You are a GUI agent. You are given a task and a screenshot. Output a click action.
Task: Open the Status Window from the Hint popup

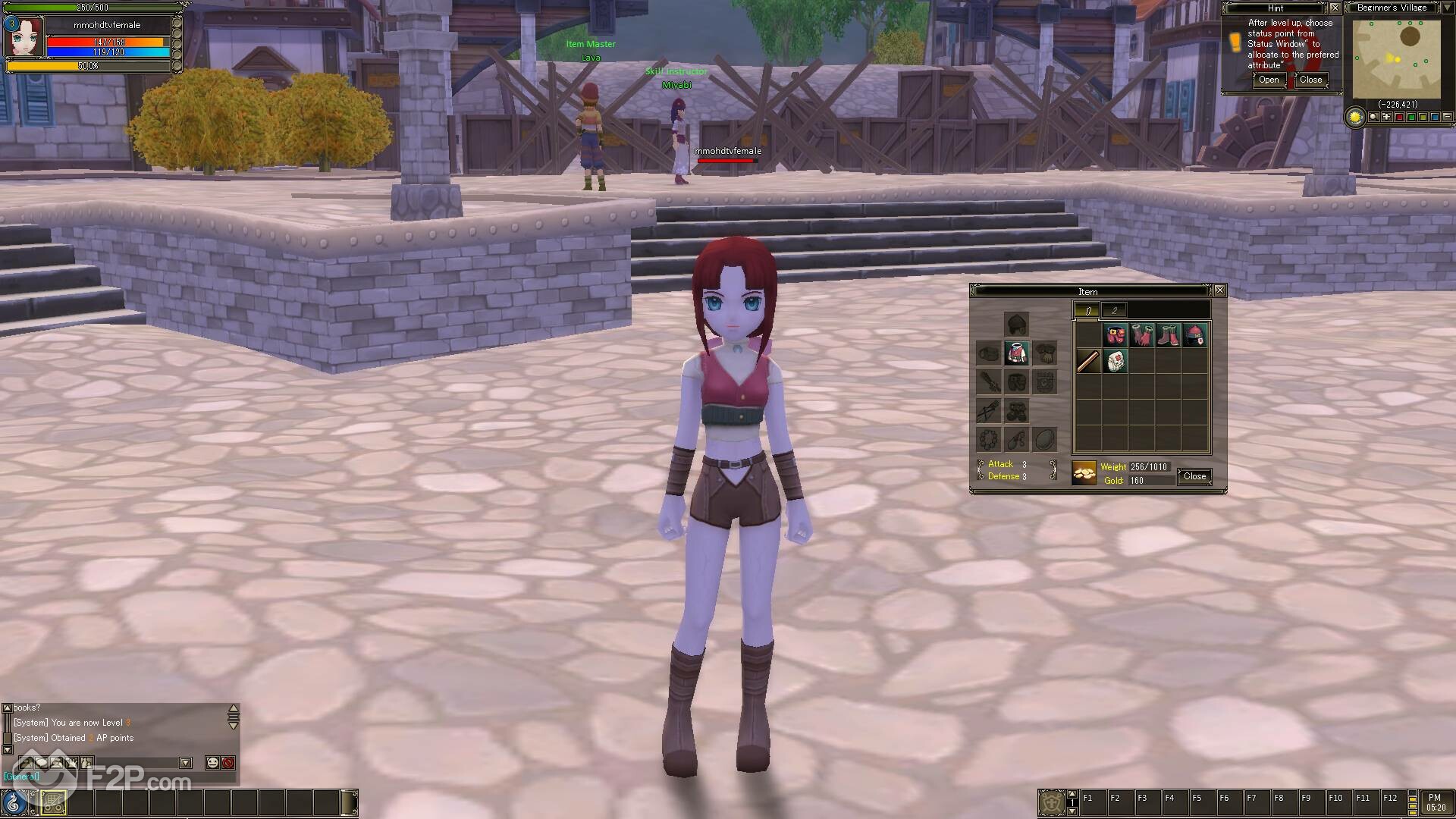tap(1269, 80)
